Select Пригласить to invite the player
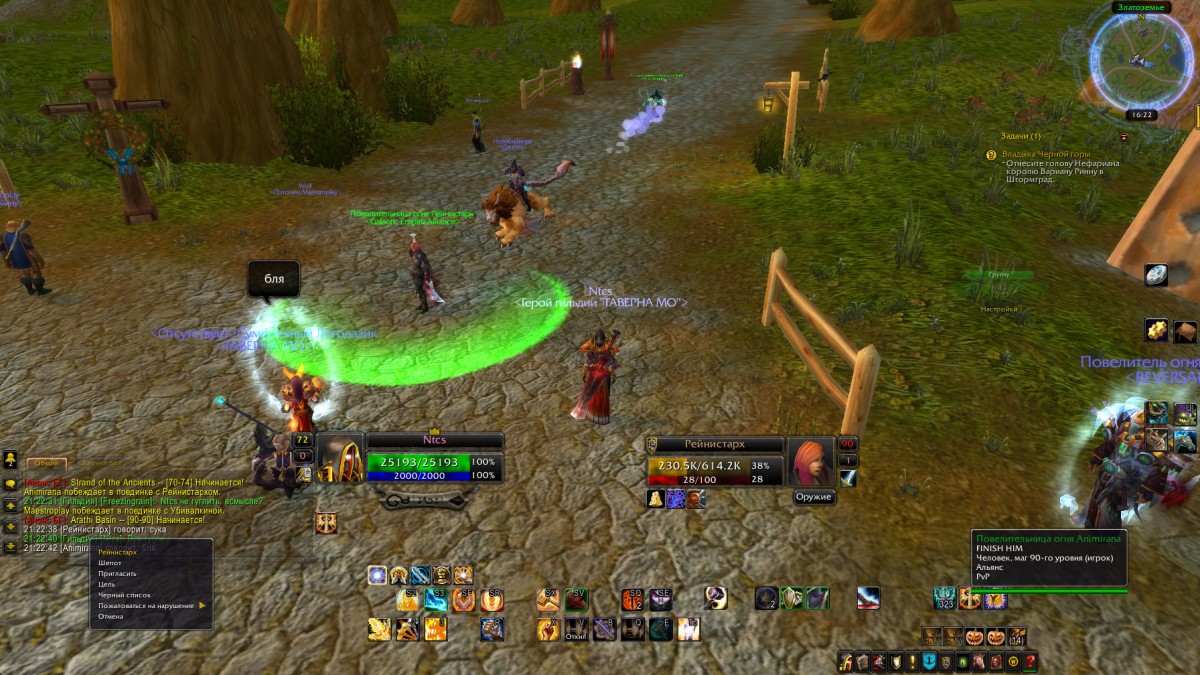 coord(117,574)
